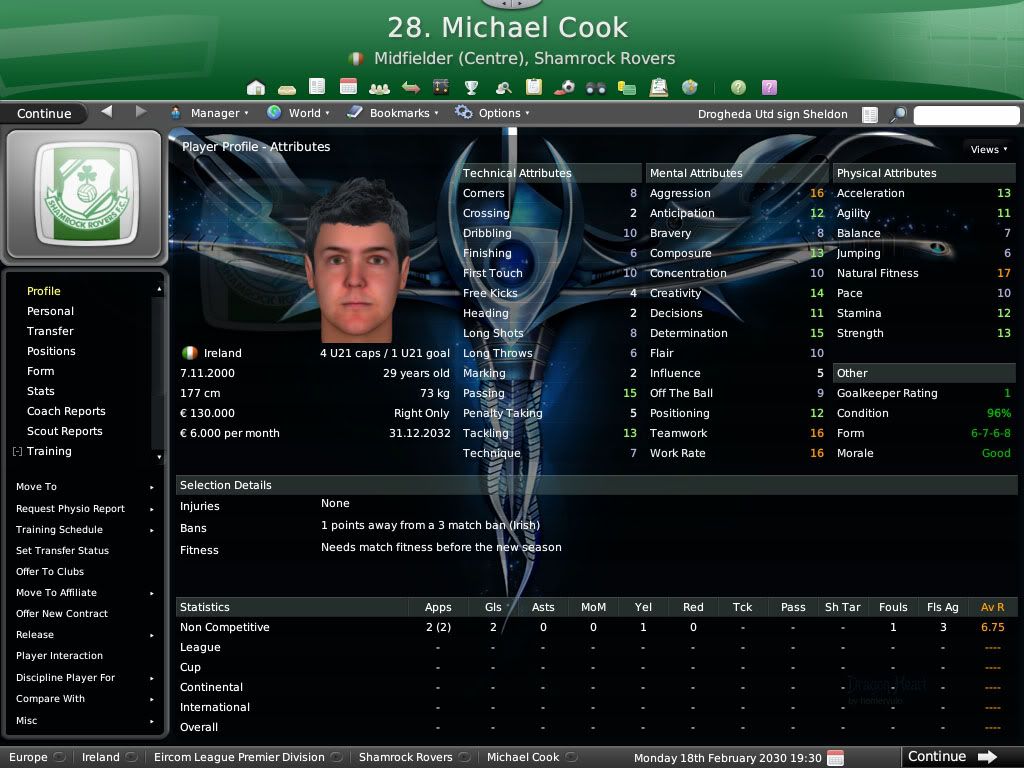Show the player's Positions page
Screen dimensions: 1024x768
51,351
